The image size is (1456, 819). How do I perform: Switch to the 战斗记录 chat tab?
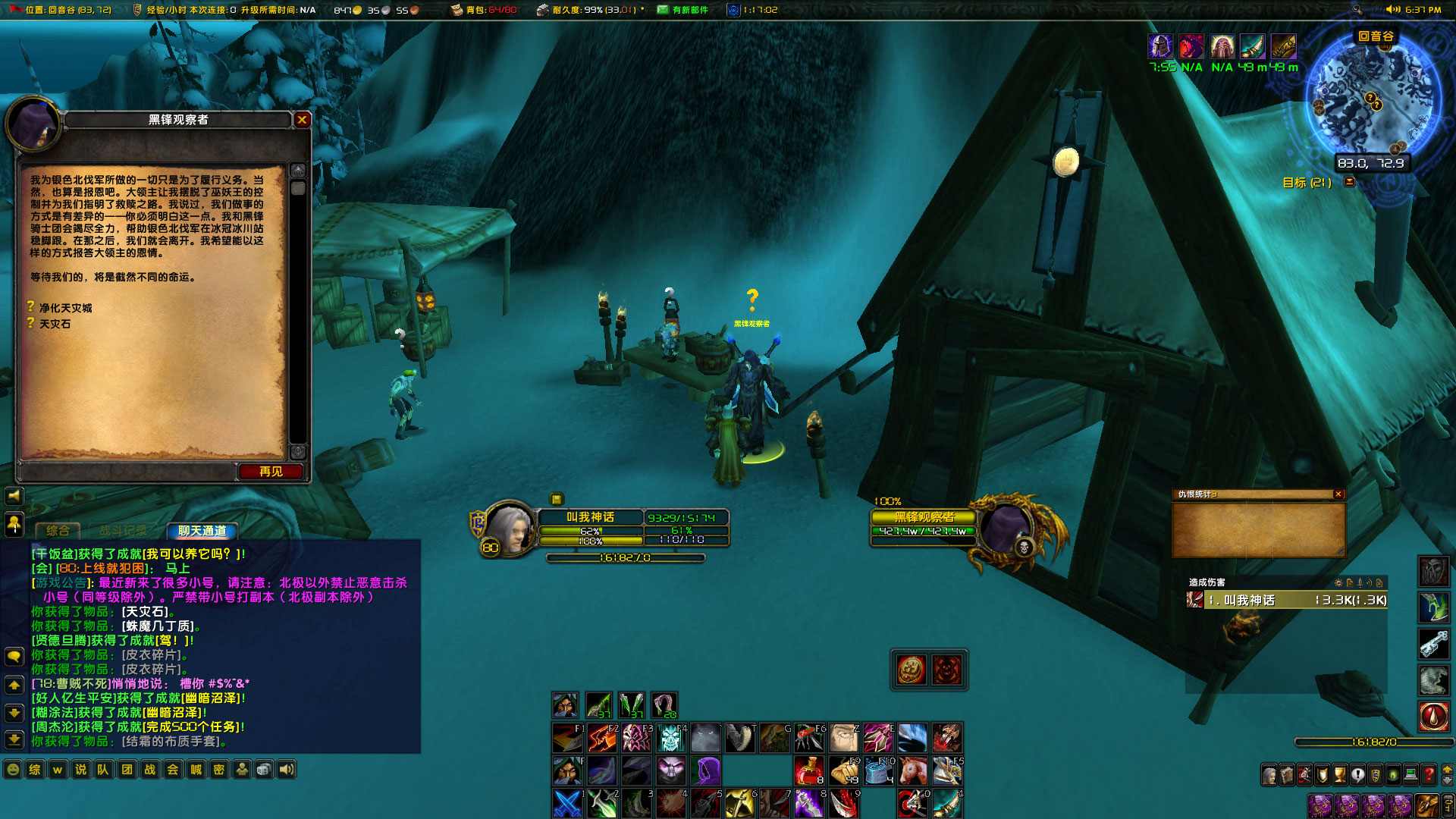click(123, 531)
